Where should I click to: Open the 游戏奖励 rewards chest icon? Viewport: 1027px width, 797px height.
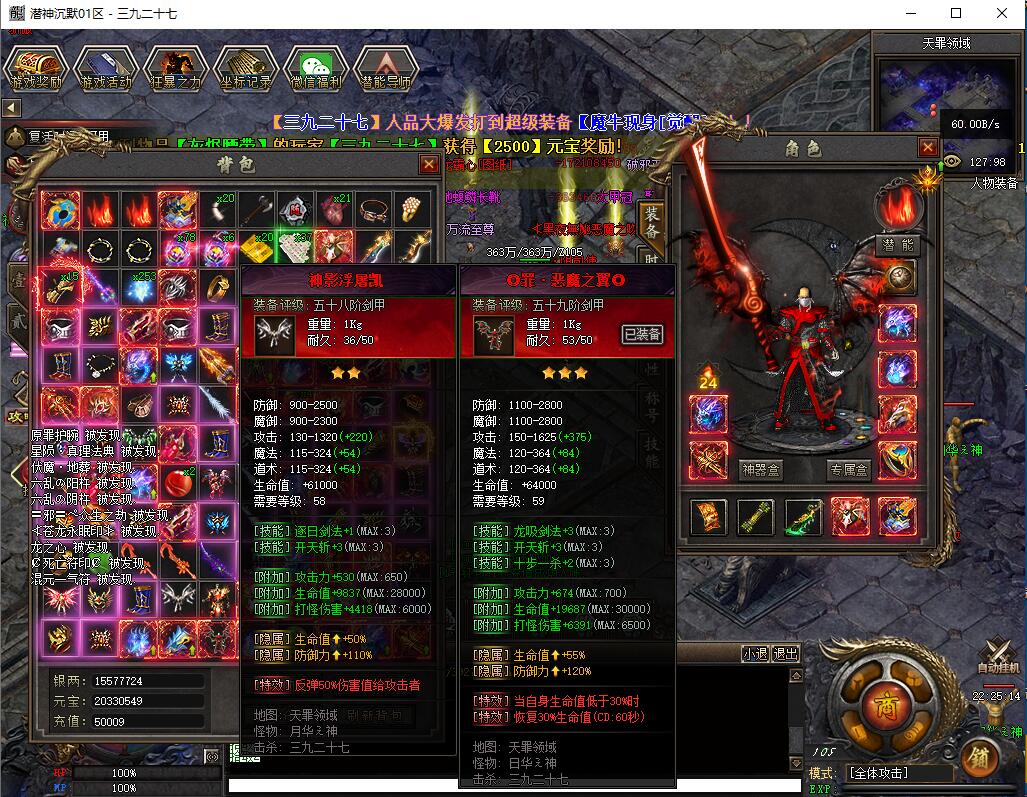click(35, 67)
